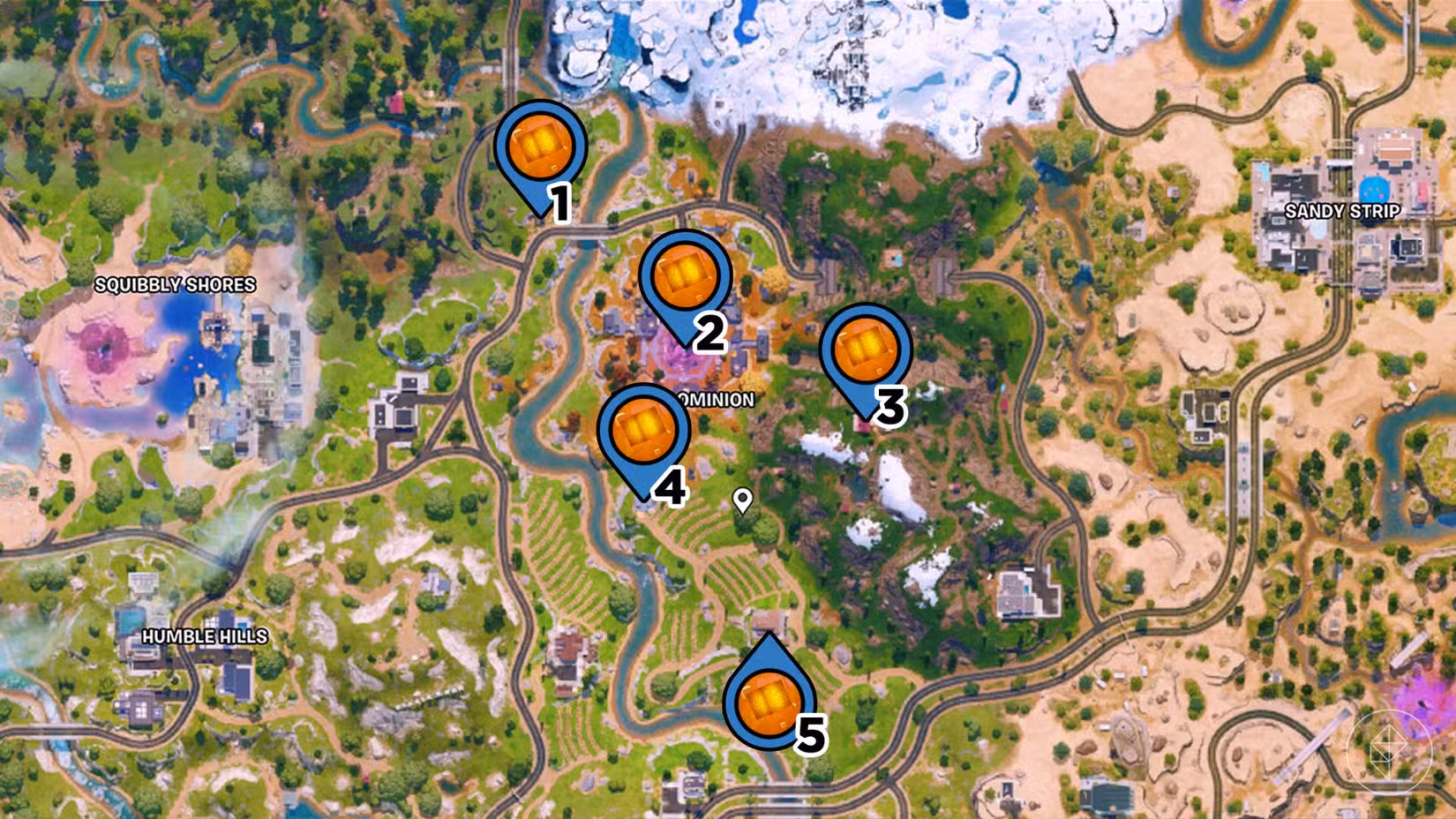Click the orange scroll inside pin 5
The width and height of the screenshot is (1456, 819).
(x=766, y=702)
